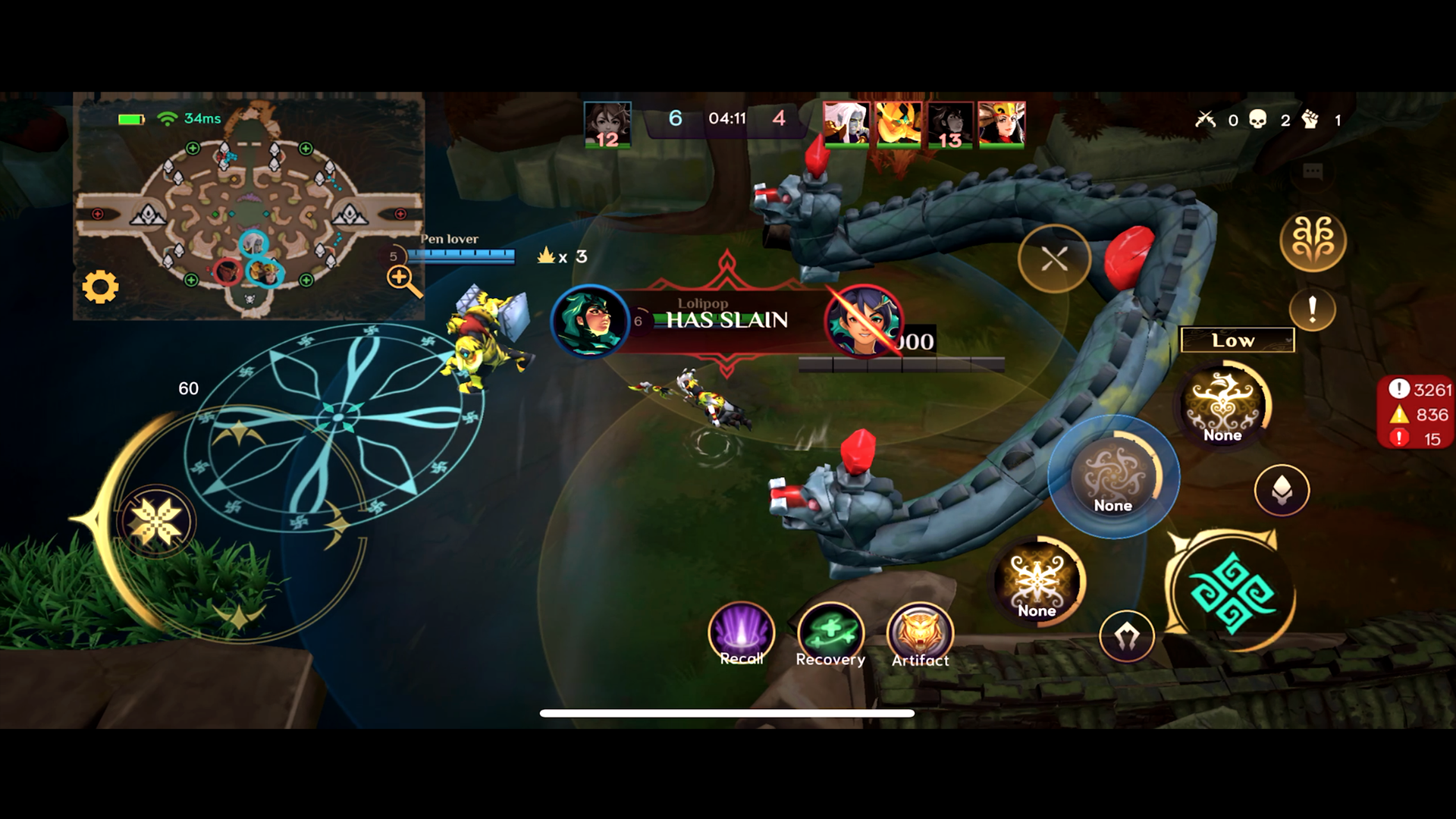The height and width of the screenshot is (819, 1456).
Task: Expand the match score panel showing 6 and 4
Action: [726, 118]
